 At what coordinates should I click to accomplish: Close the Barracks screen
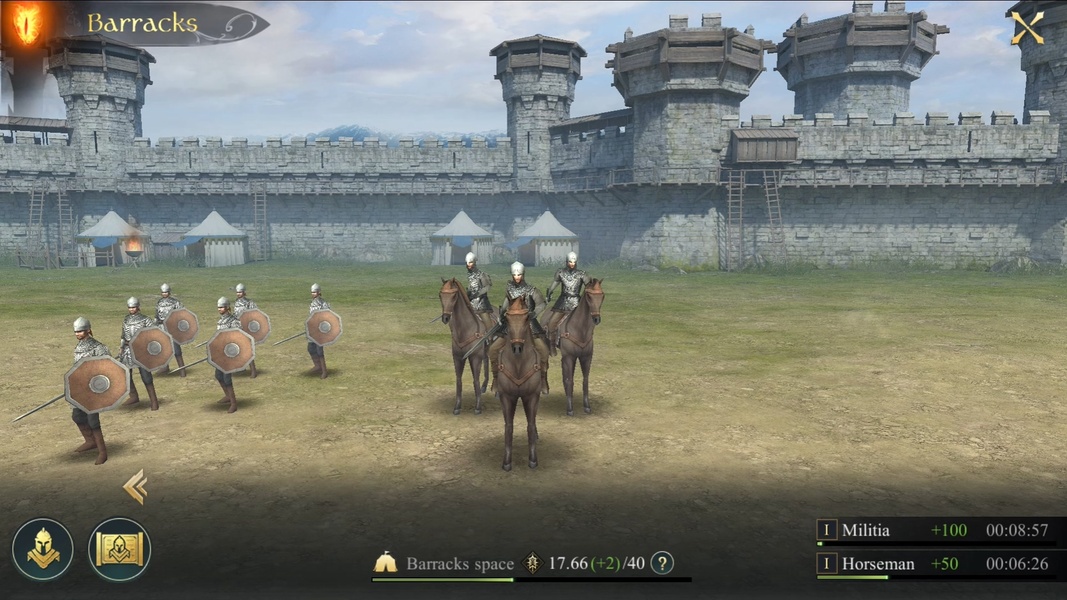(x=1027, y=27)
